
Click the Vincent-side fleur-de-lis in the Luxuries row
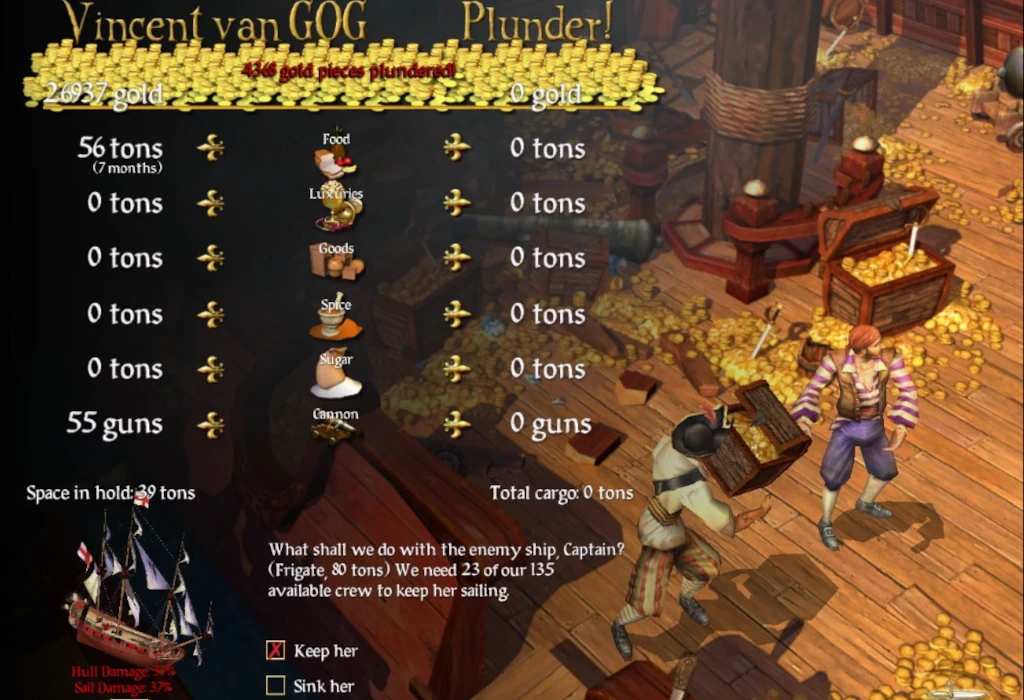(210, 203)
